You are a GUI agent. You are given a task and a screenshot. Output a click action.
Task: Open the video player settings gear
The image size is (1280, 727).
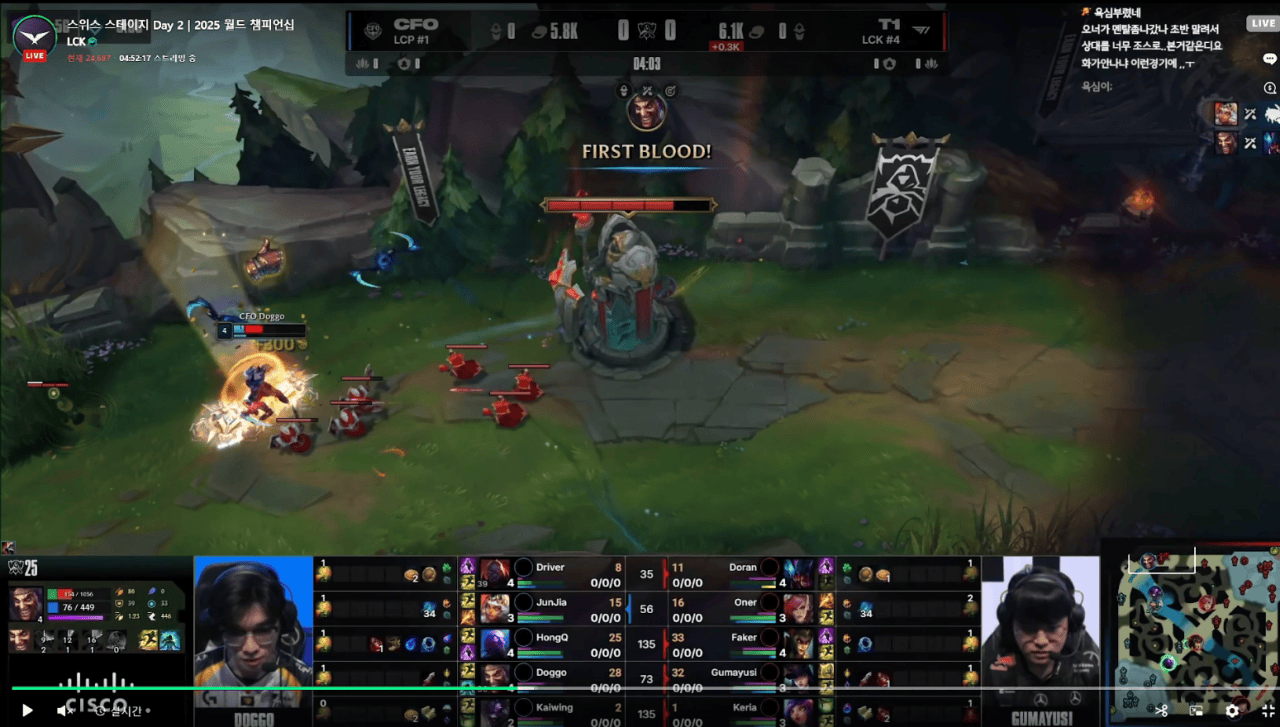pyautogui.click(x=1232, y=710)
